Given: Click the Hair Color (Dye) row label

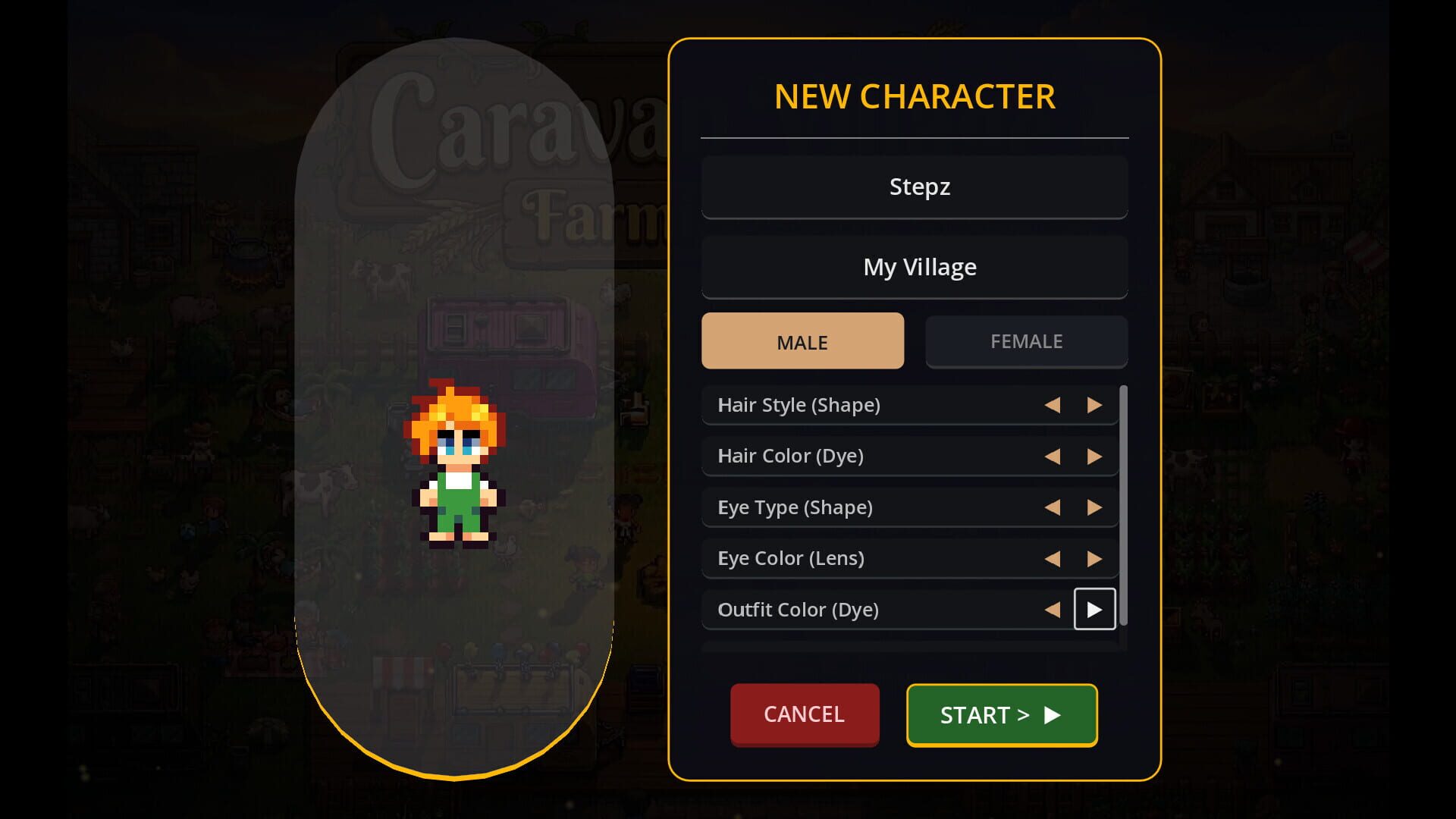Looking at the screenshot, I should [x=791, y=456].
